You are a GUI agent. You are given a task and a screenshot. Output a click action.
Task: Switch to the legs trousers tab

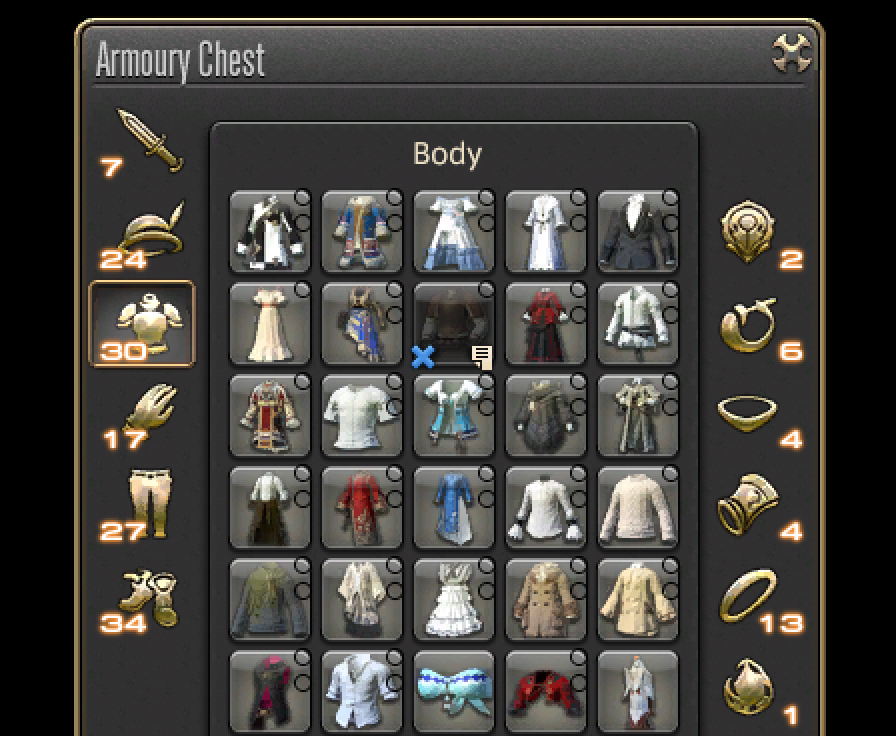[x=149, y=502]
